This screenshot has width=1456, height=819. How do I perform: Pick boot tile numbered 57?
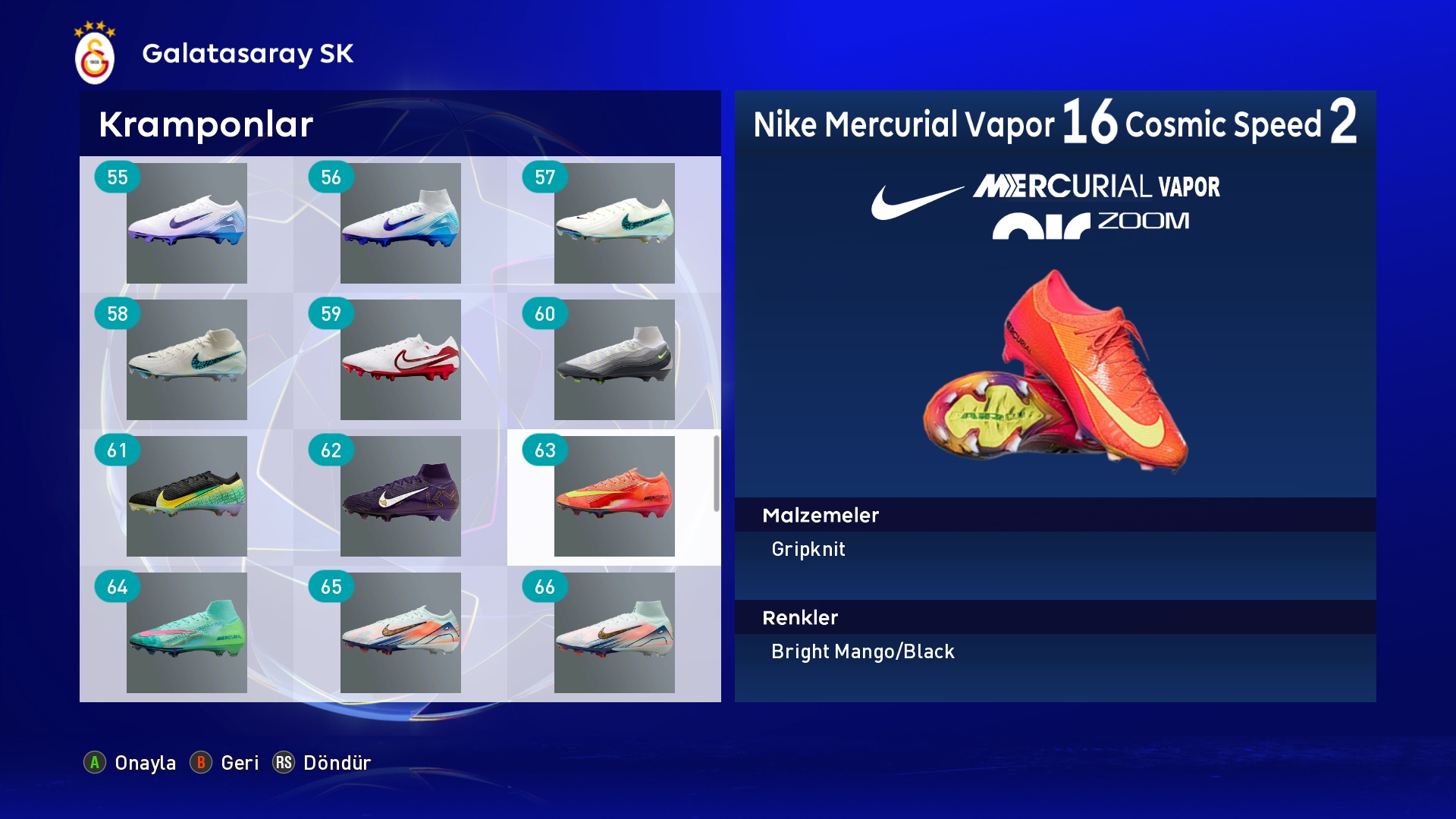(614, 223)
